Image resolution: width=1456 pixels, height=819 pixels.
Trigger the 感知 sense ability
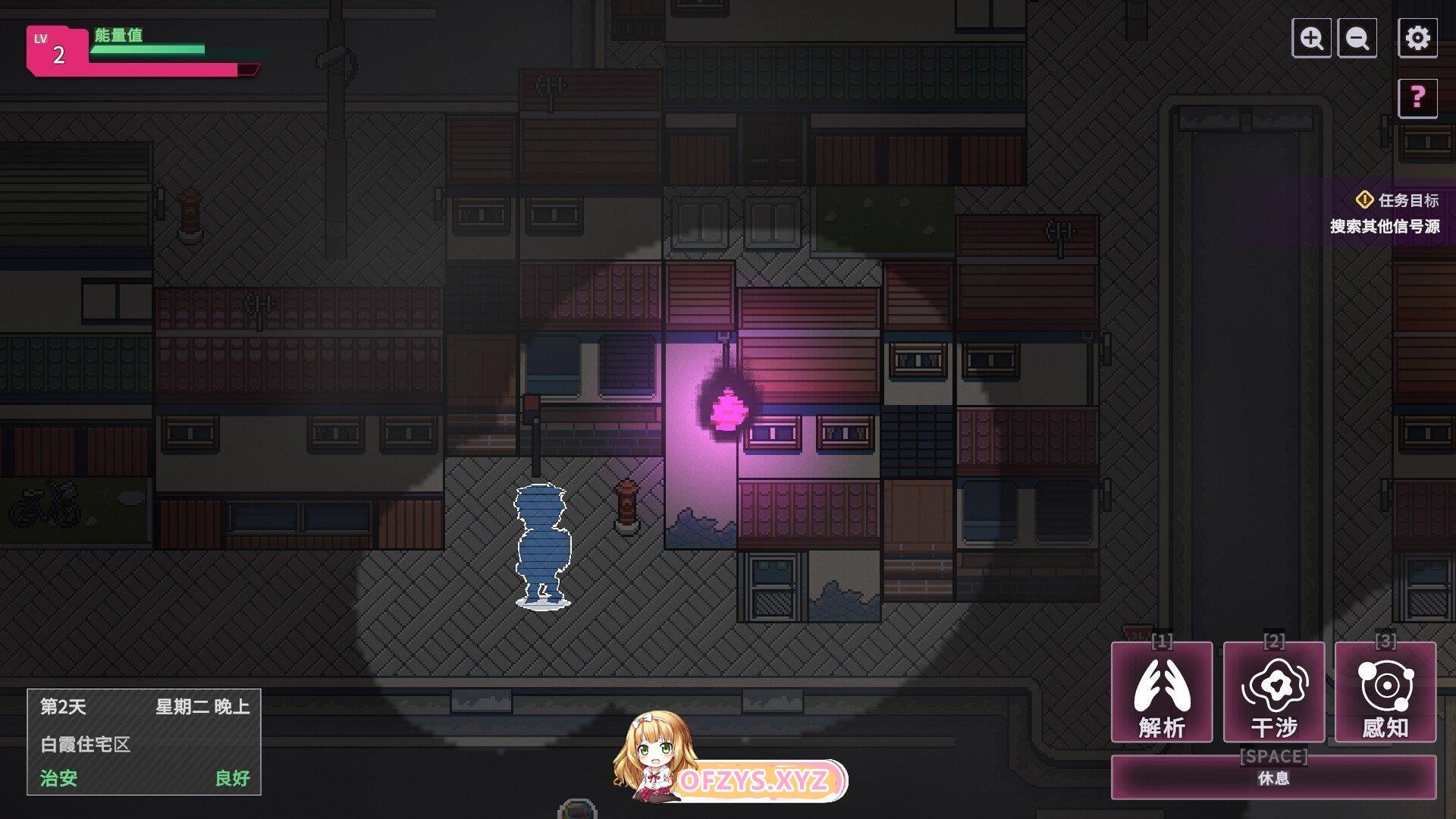click(1385, 692)
